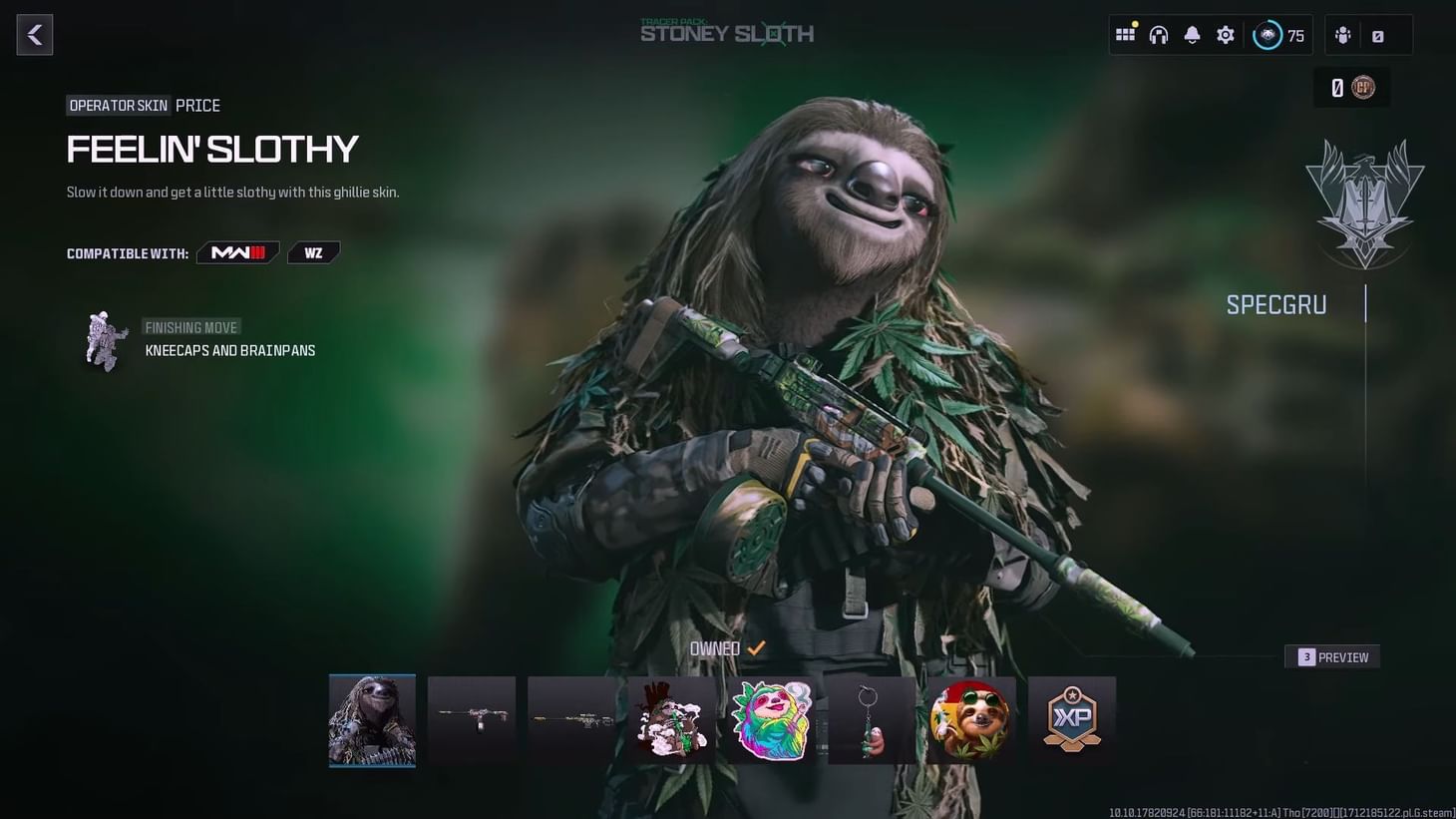Expand the Price details
This screenshot has width=1456, height=819.
click(197, 105)
